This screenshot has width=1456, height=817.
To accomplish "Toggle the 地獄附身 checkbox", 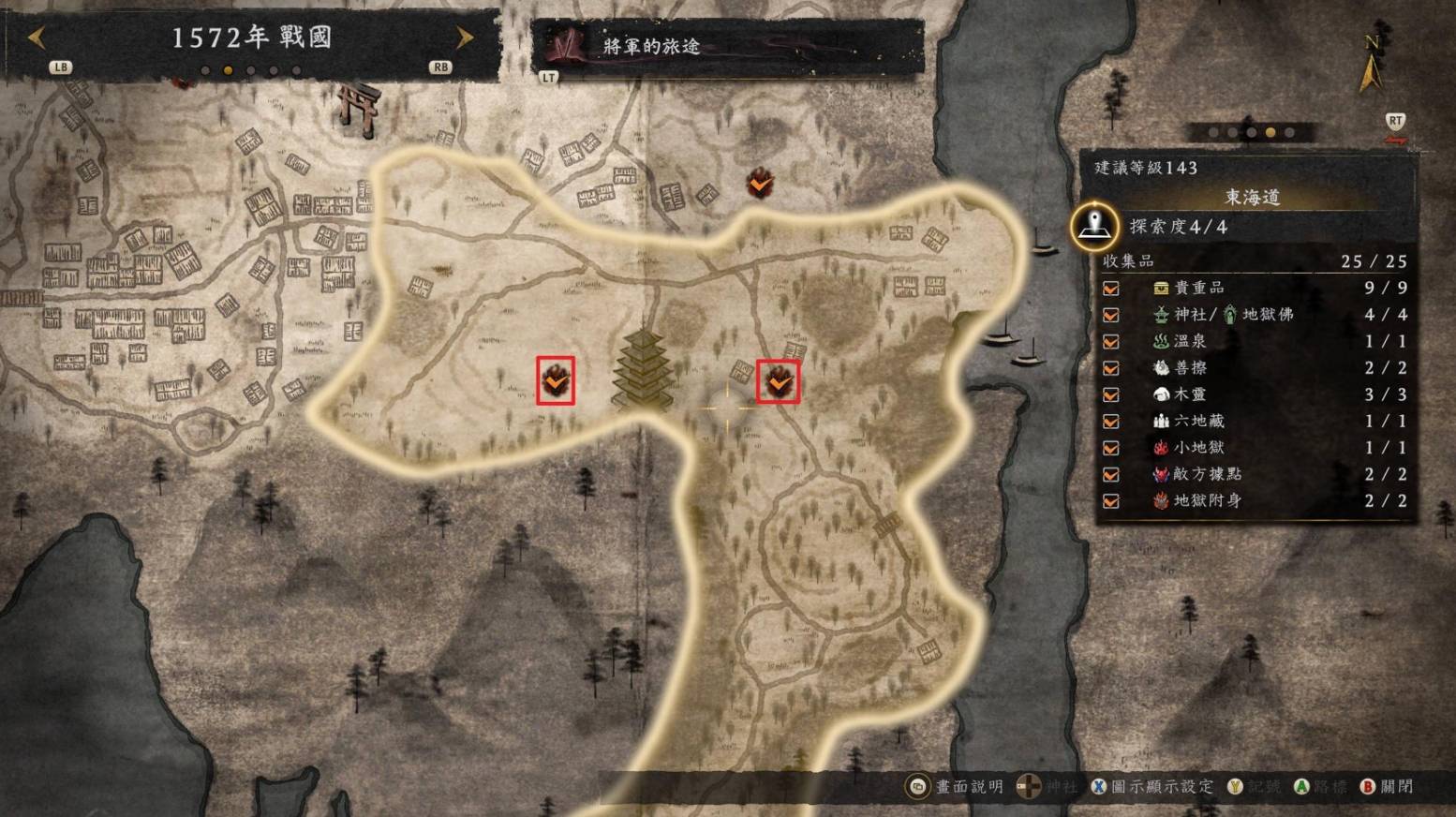I will point(1111,501).
